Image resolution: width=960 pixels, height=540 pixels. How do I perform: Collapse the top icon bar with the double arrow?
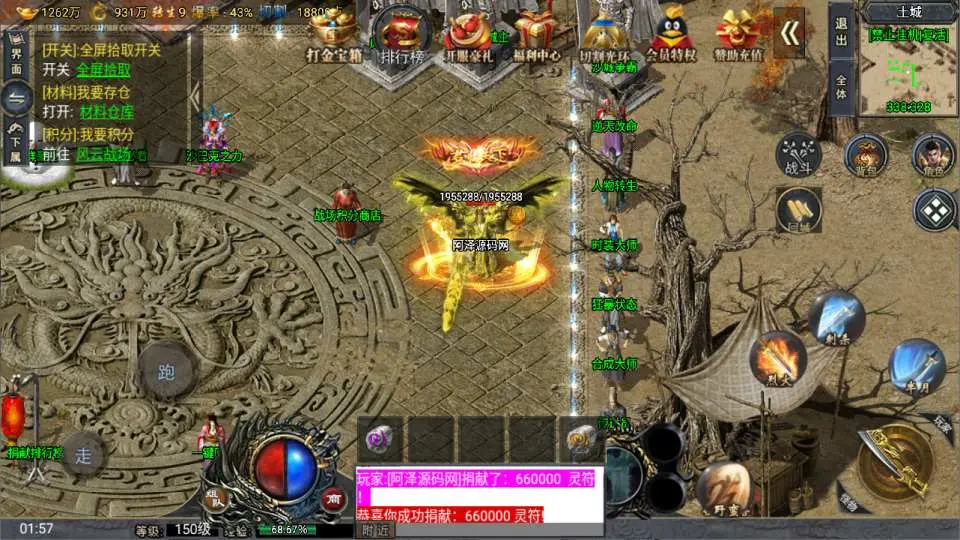coord(791,34)
